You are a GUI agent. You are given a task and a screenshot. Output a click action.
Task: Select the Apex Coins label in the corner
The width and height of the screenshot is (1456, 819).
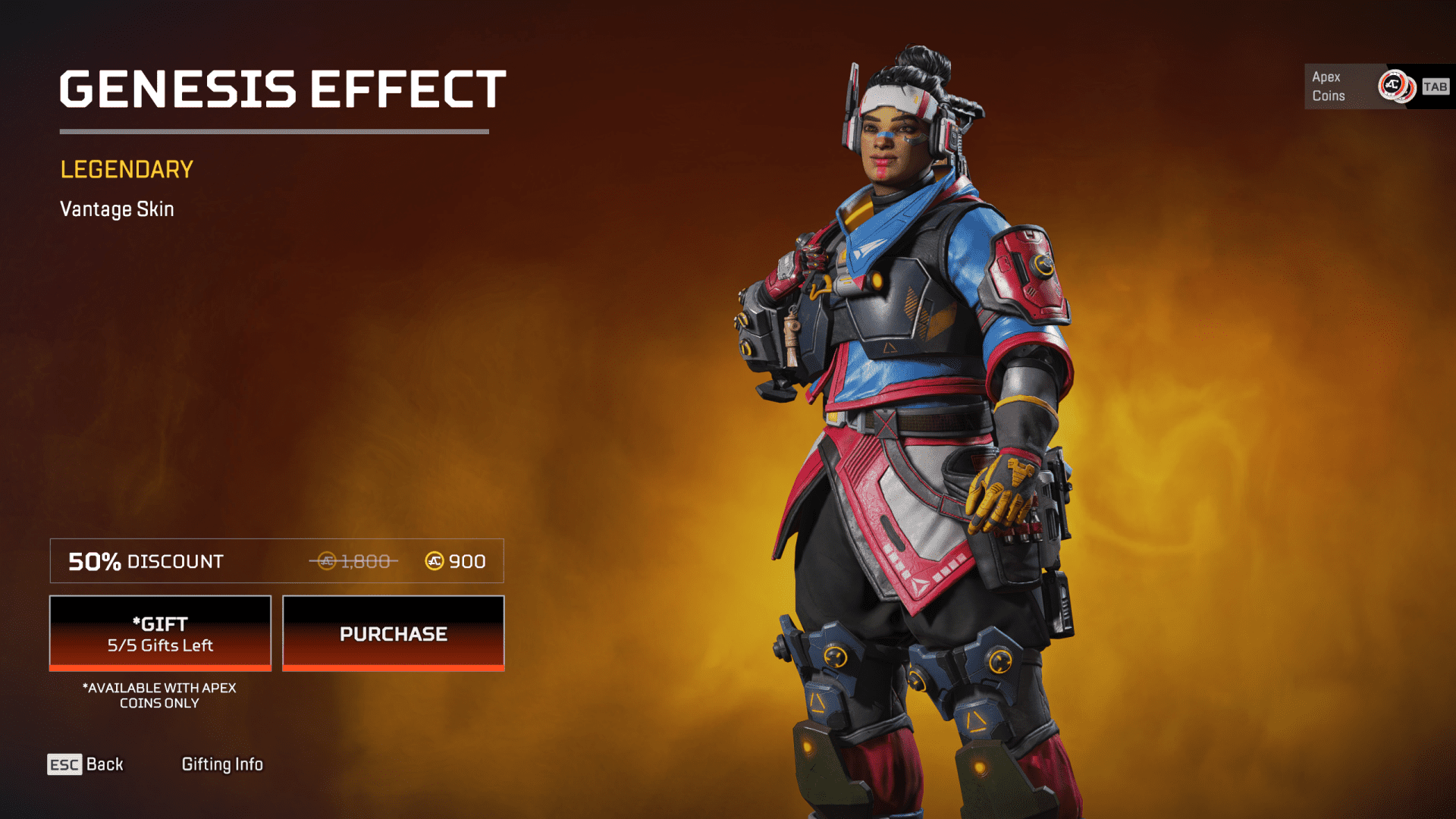pos(1328,86)
